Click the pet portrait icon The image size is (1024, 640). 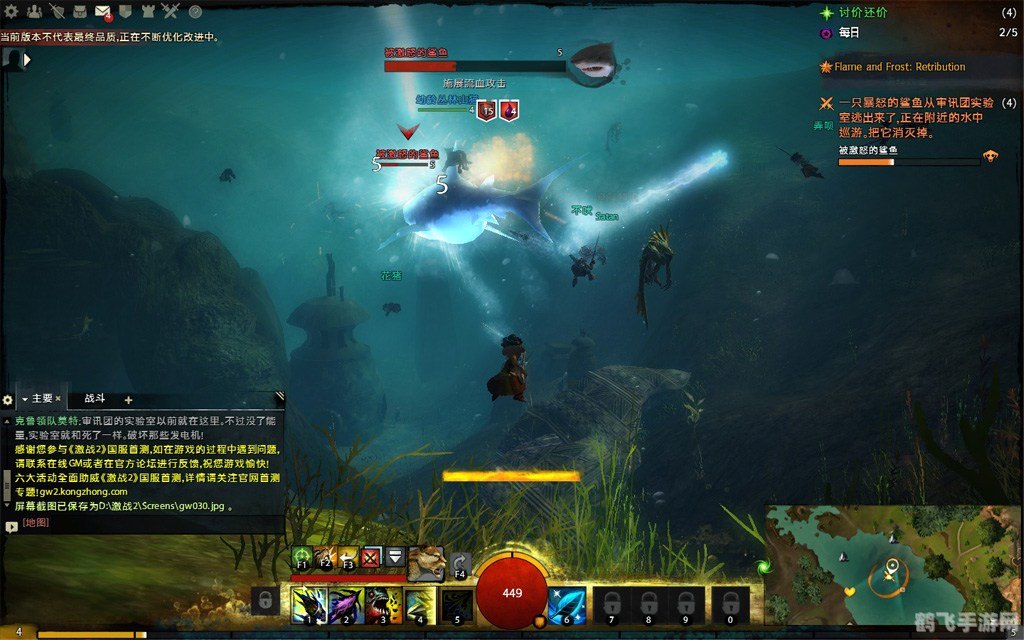425,563
